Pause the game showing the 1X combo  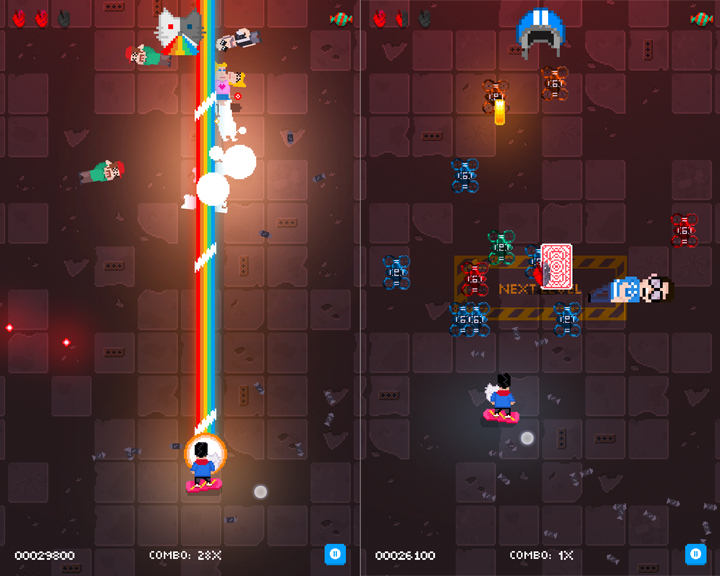point(695,554)
